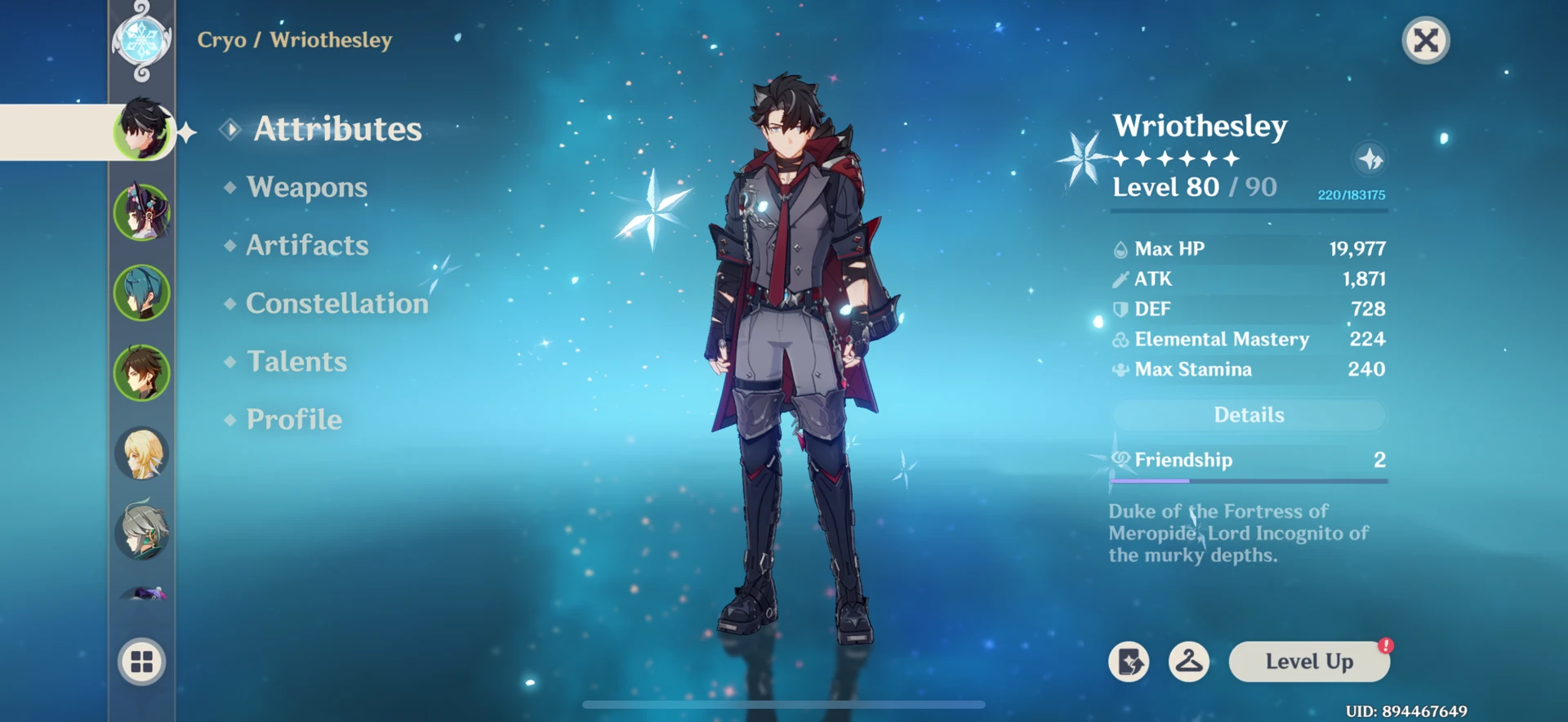The image size is (1568, 722).
Task: Open the Profile tab
Action: click(x=293, y=419)
